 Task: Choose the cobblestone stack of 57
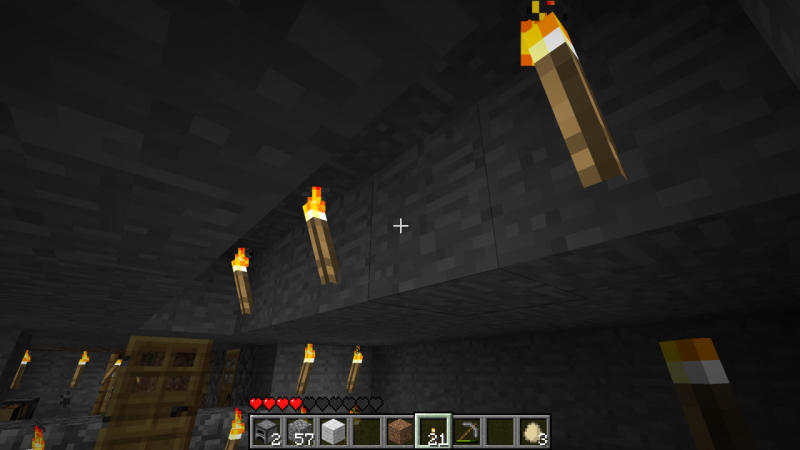tap(300, 431)
